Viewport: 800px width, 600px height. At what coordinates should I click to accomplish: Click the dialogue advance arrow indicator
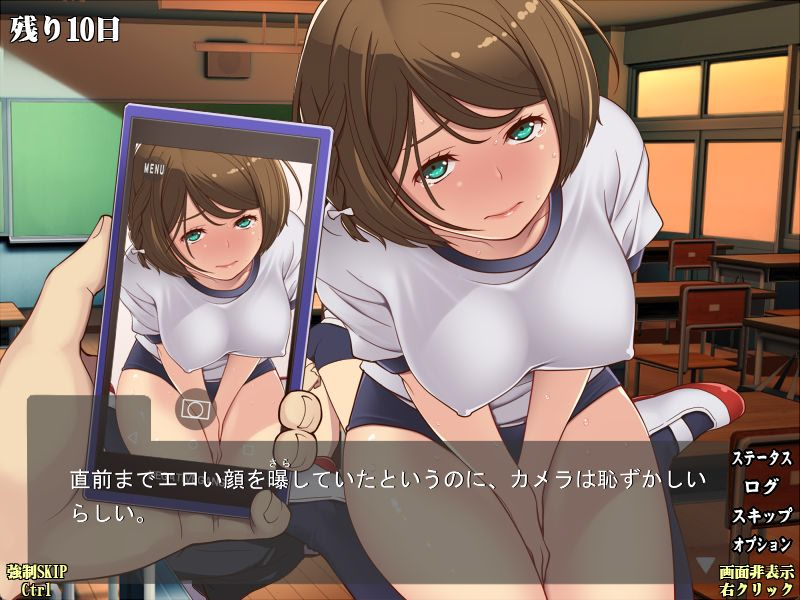click(704, 565)
